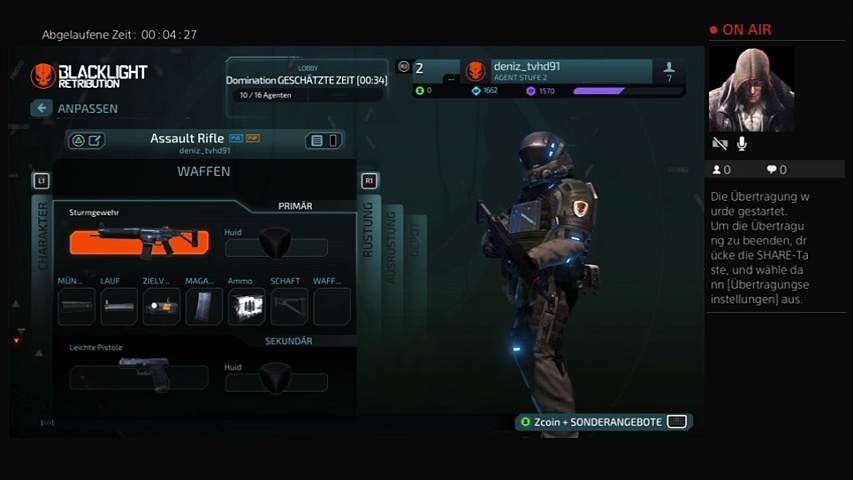Switch to the Charakter tab
This screenshot has width=853, height=480.
(42, 235)
